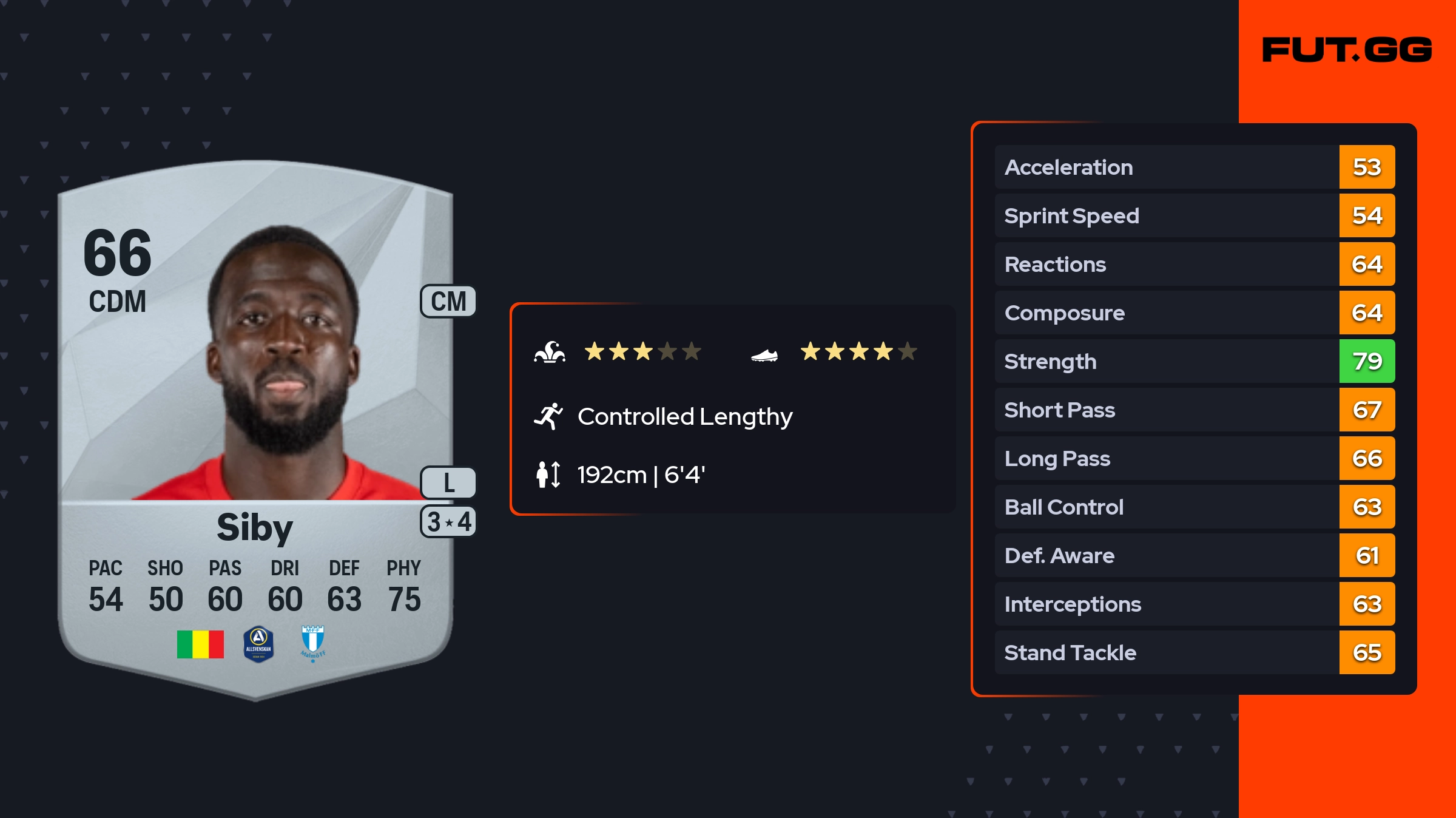
Task: Select the Interceptions stat row
Action: point(1194,604)
